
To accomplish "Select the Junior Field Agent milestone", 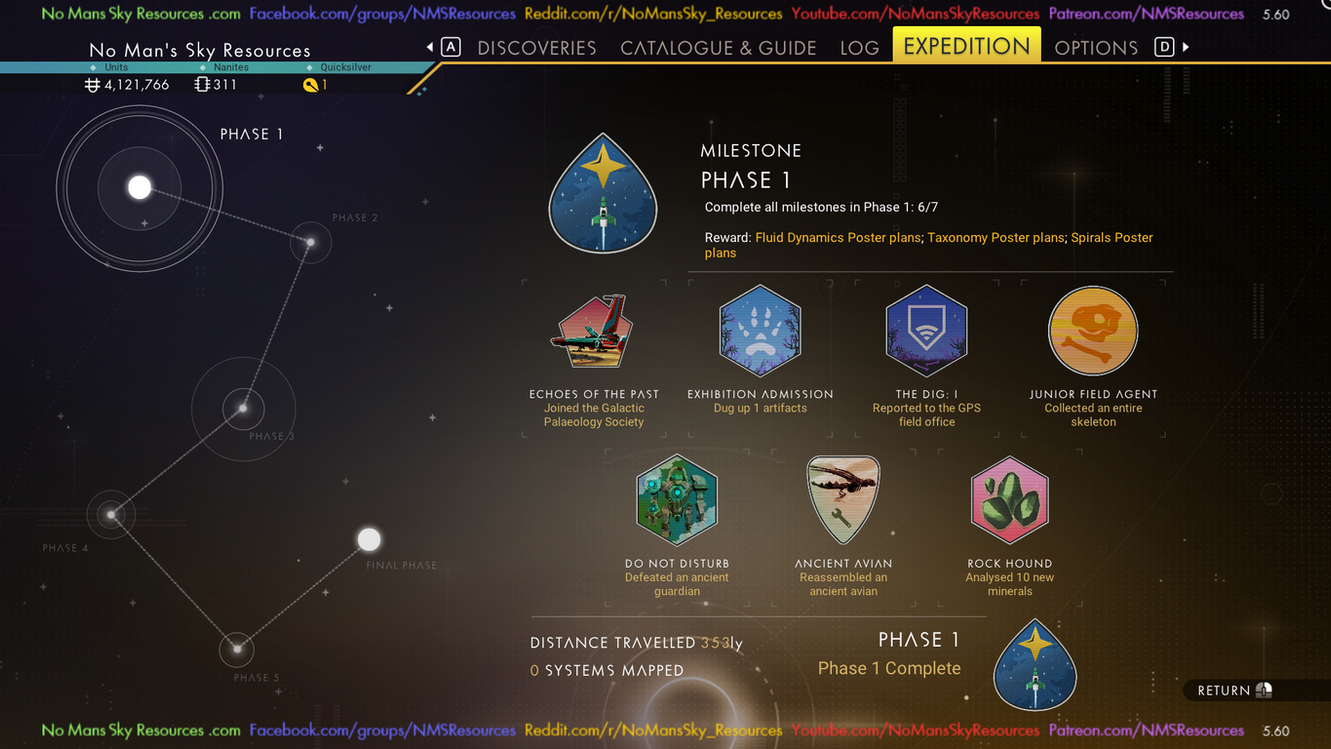I will coord(1093,332).
